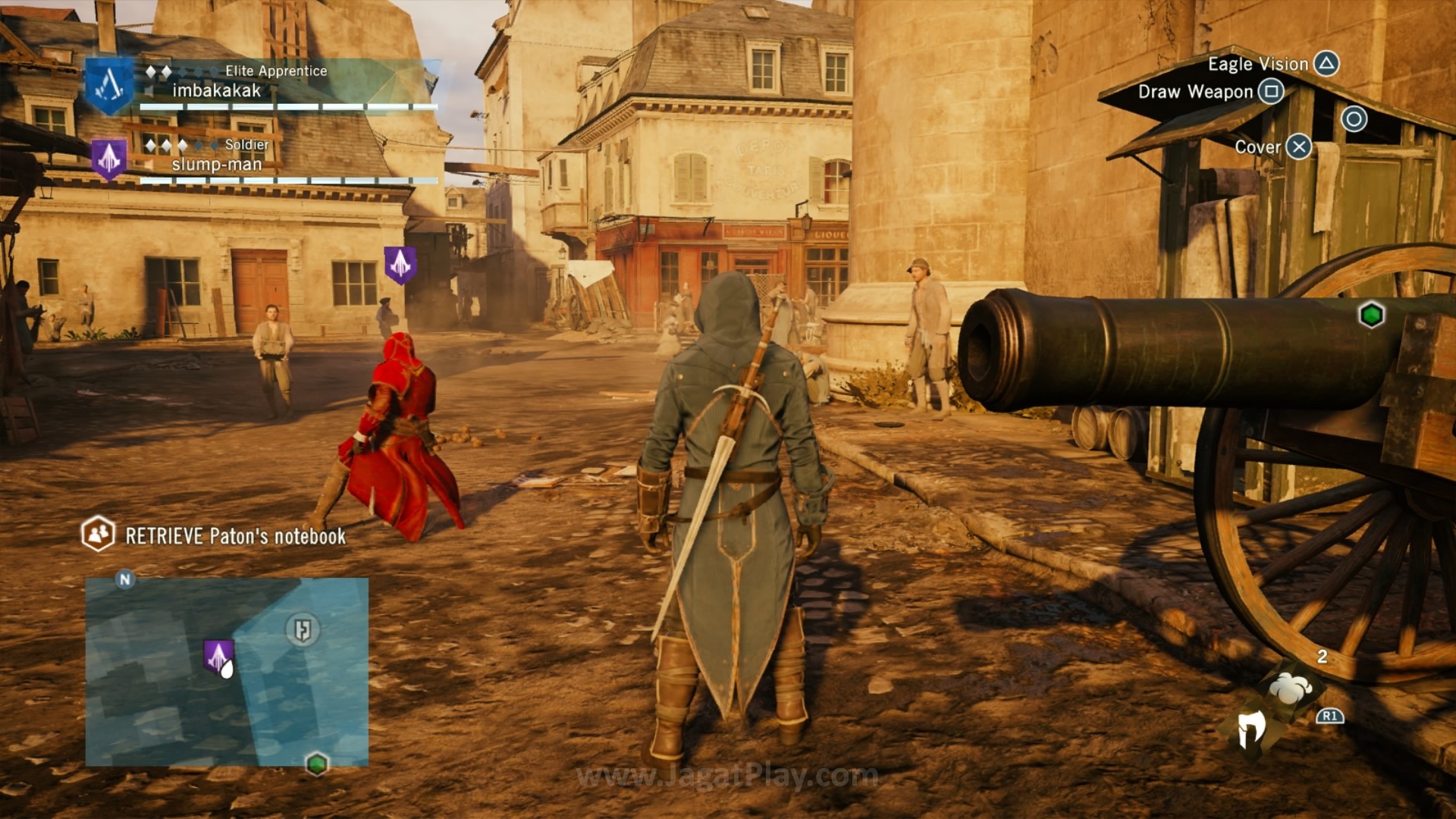Click the blue assassin crest beside imbakakak

[x=109, y=86]
